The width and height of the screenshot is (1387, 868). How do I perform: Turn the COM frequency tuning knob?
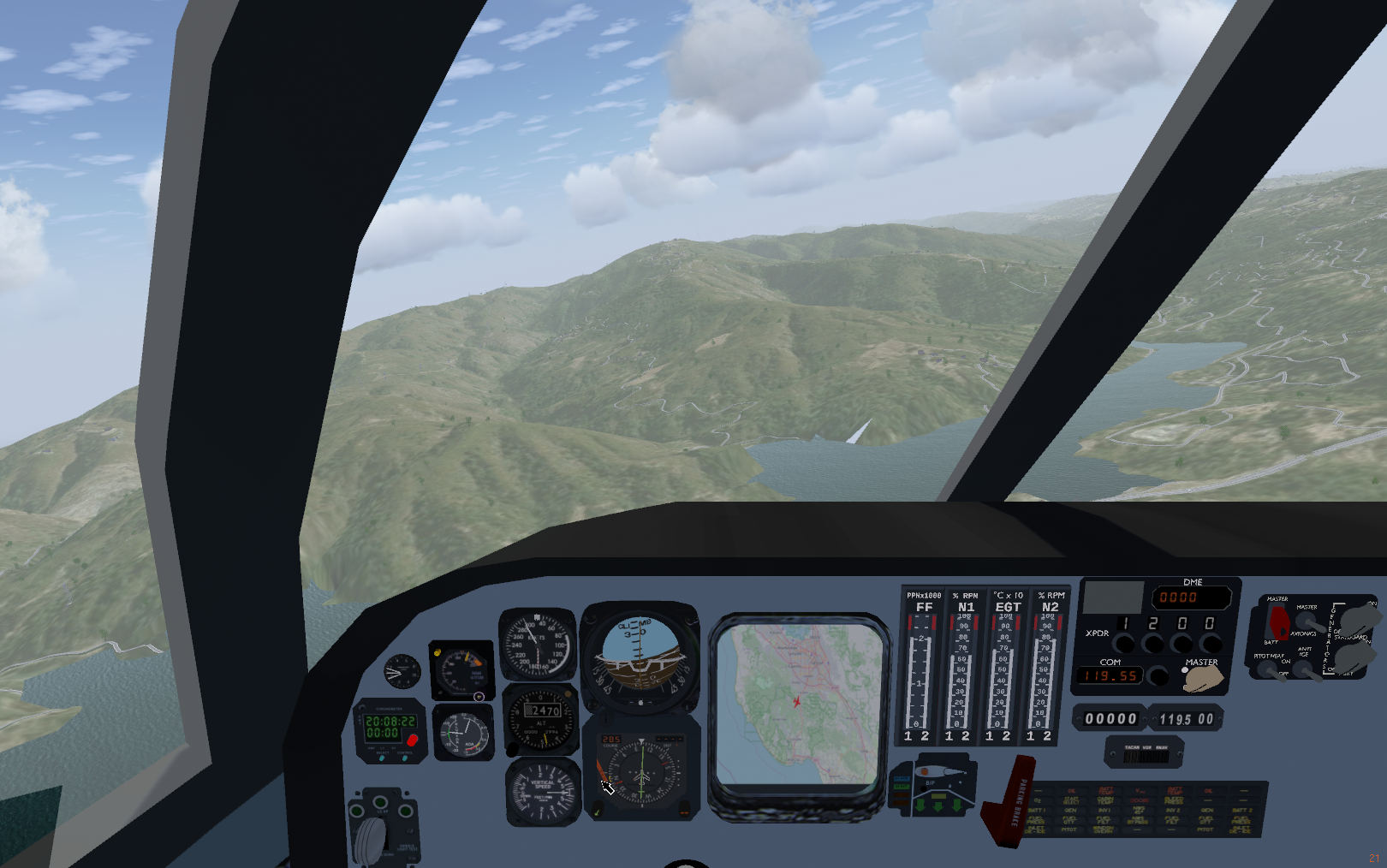click(x=1158, y=676)
